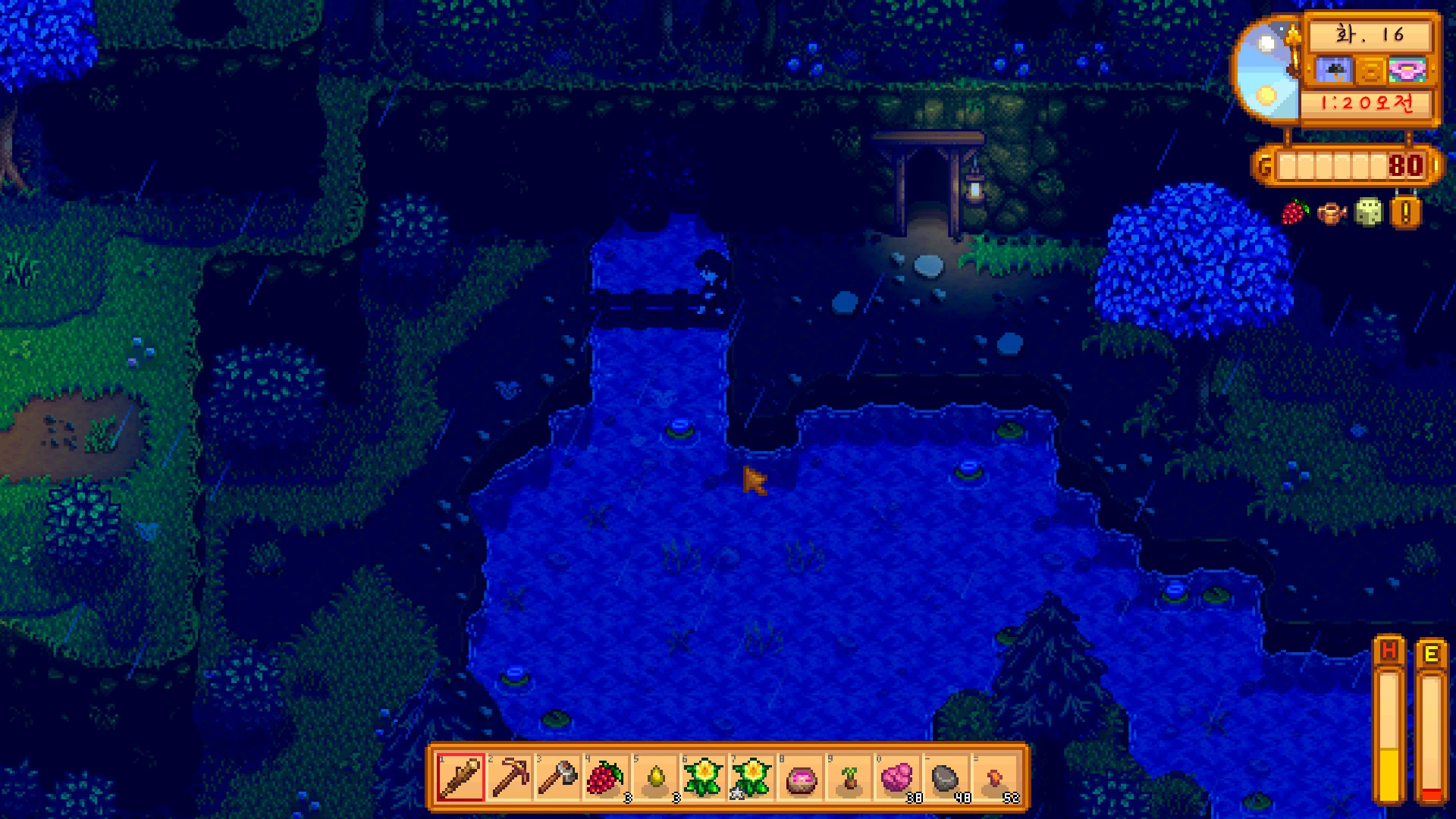Choose the red item stack of 52

pos(995,777)
